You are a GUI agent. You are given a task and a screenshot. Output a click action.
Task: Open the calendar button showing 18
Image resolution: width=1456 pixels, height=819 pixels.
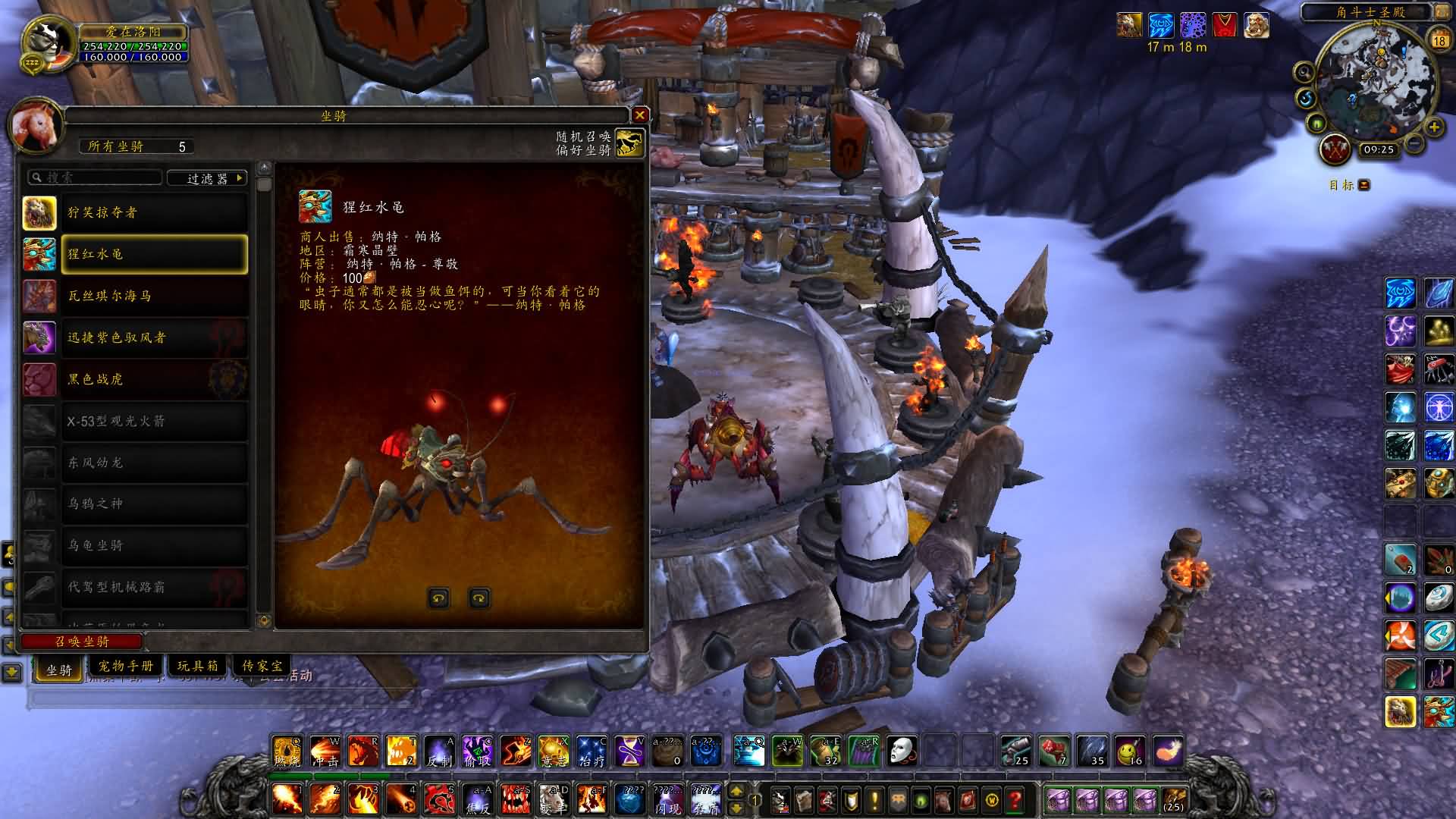pyautogui.click(x=1439, y=39)
